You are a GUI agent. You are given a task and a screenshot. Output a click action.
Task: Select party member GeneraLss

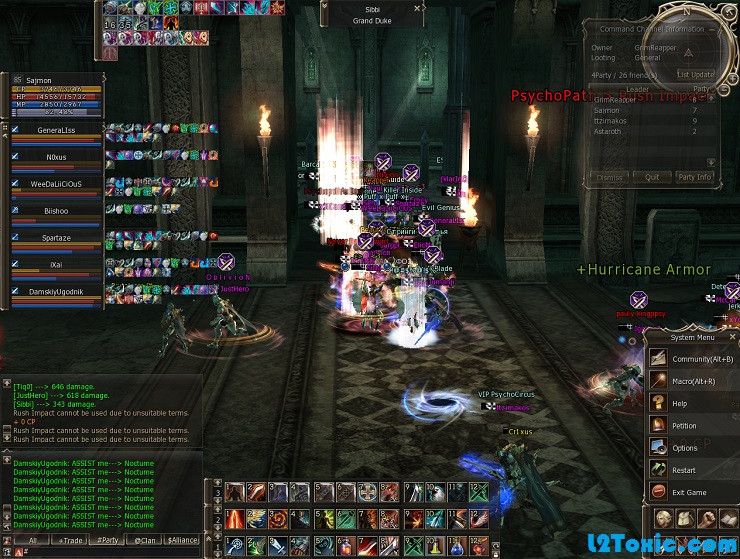tap(56, 130)
